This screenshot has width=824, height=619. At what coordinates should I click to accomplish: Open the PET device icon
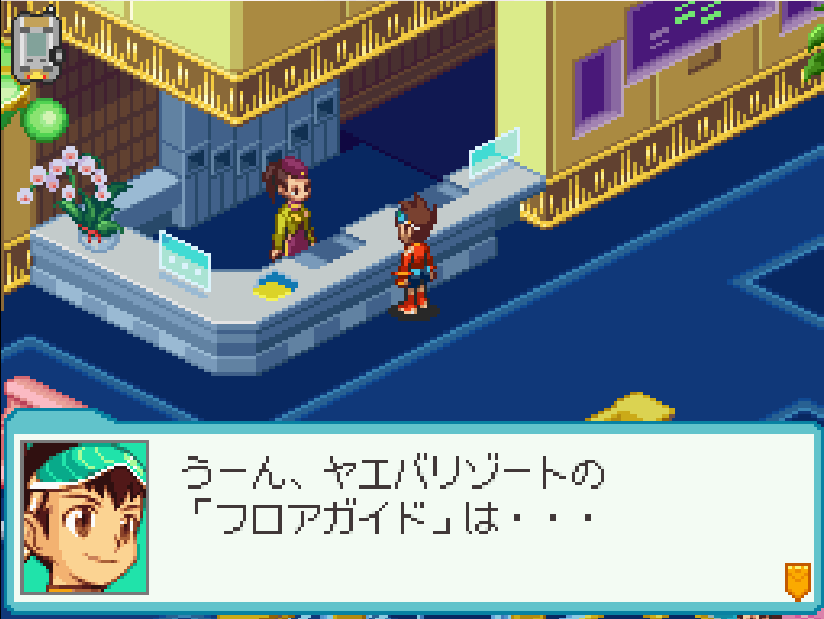tap(34, 44)
